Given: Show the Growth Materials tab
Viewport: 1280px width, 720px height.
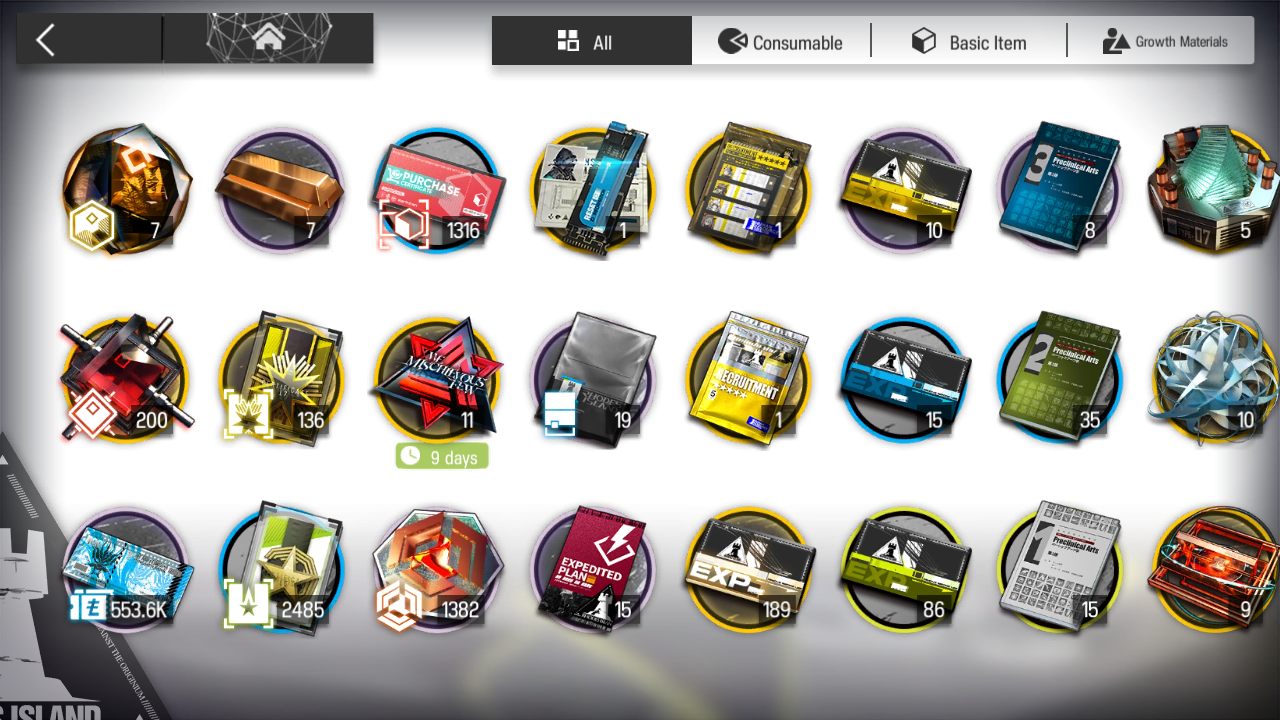Looking at the screenshot, I should [x=1164, y=42].
